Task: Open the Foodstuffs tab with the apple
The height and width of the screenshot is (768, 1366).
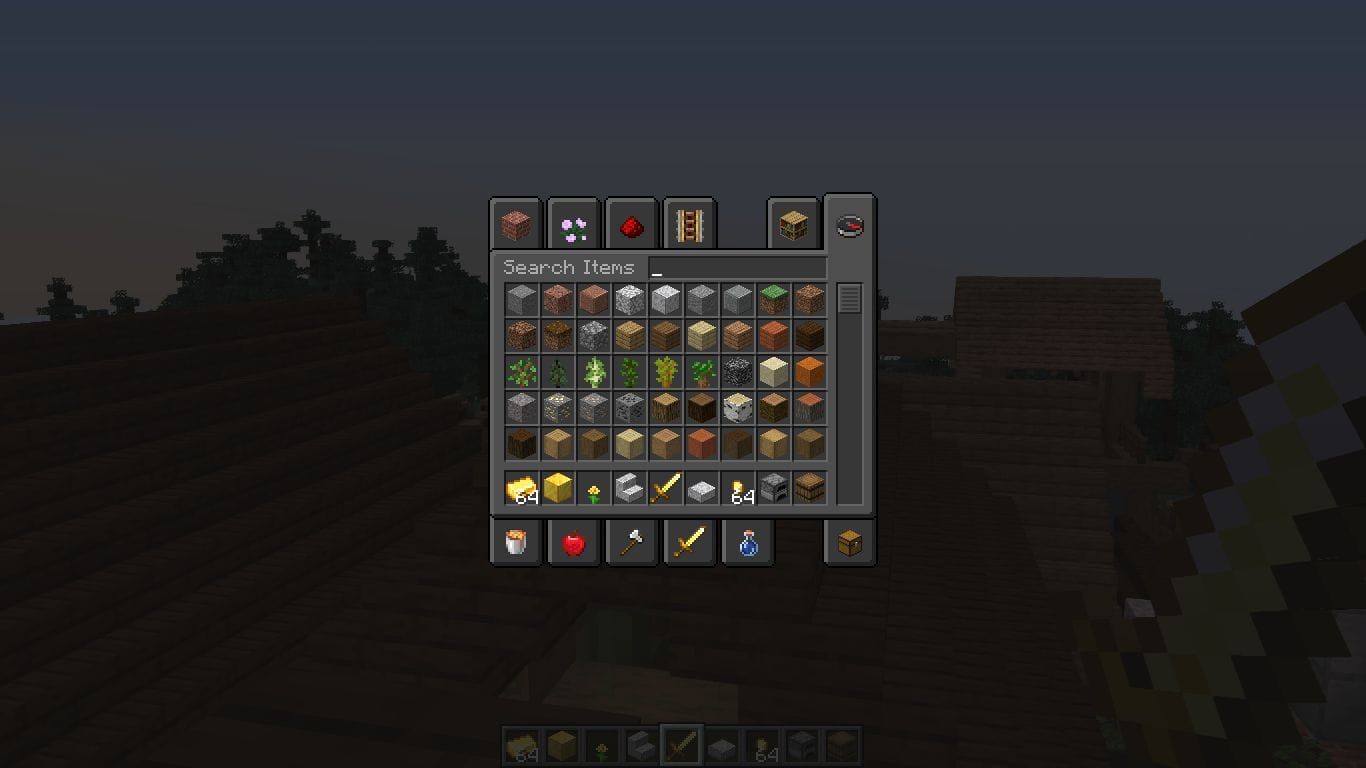Action: click(573, 542)
